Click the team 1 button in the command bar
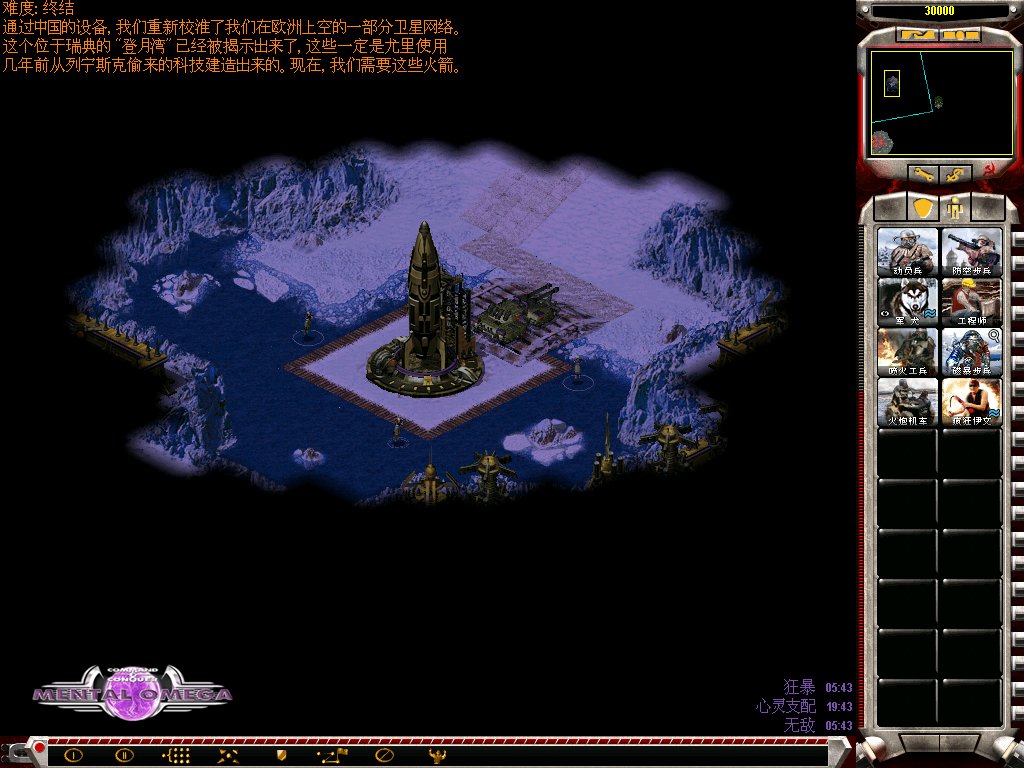 click(73, 755)
